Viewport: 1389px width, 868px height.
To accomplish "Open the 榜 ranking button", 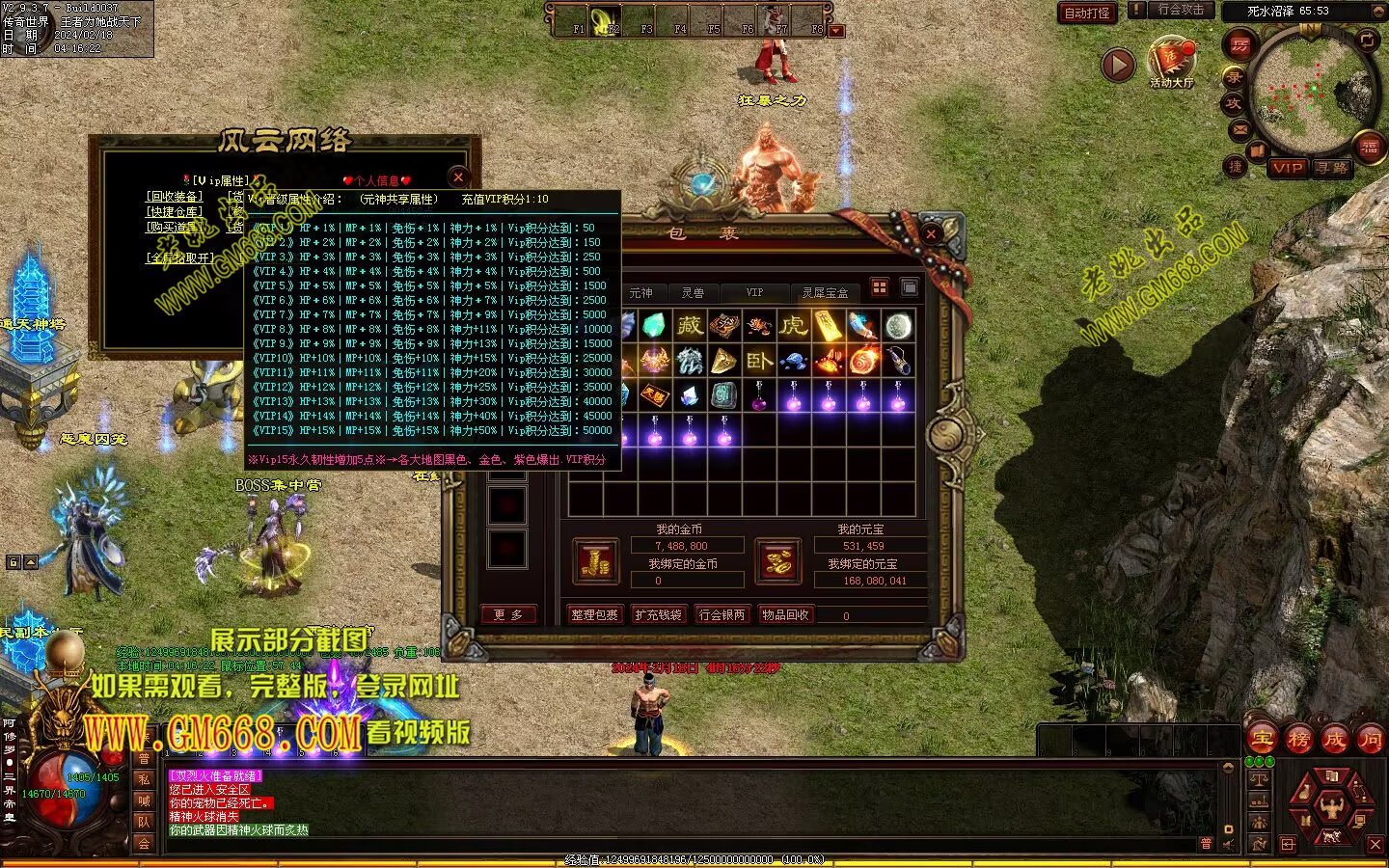I will (1298, 740).
